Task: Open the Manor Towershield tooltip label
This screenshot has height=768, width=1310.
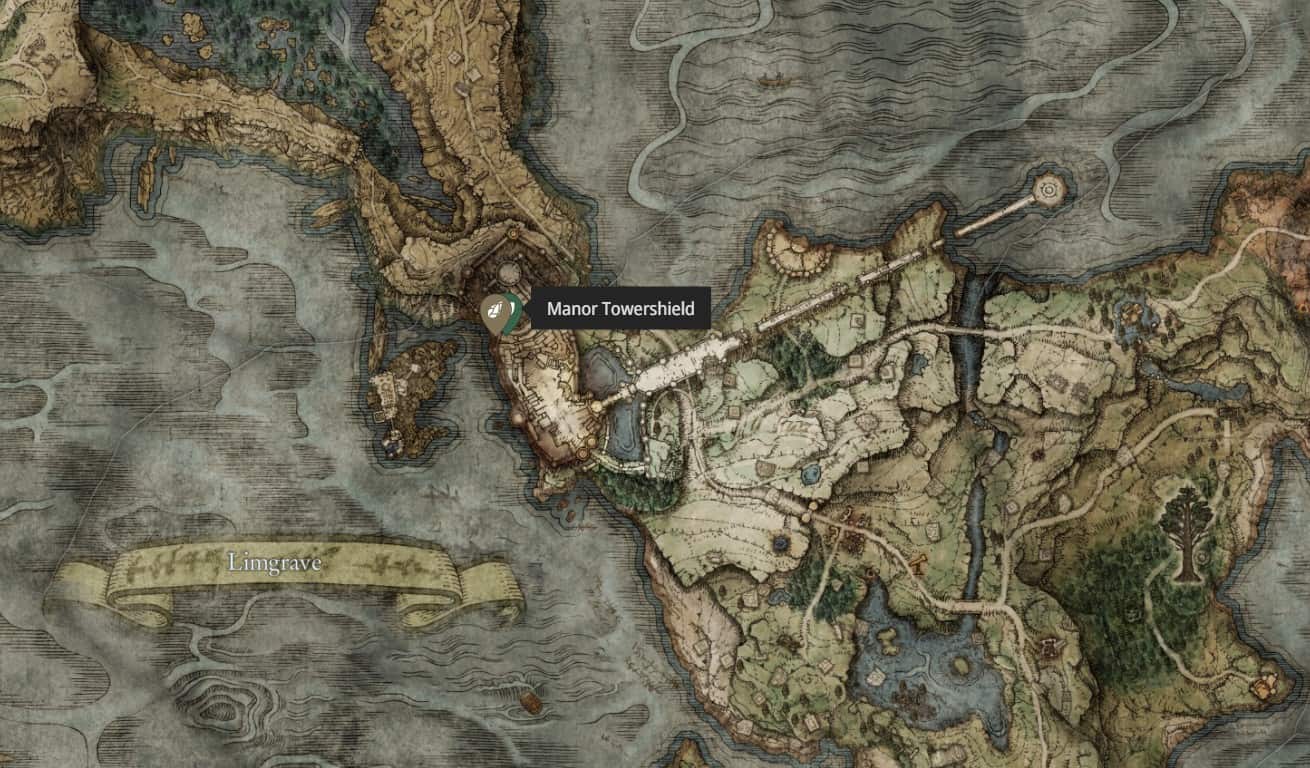Action: (x=620, y=310)
